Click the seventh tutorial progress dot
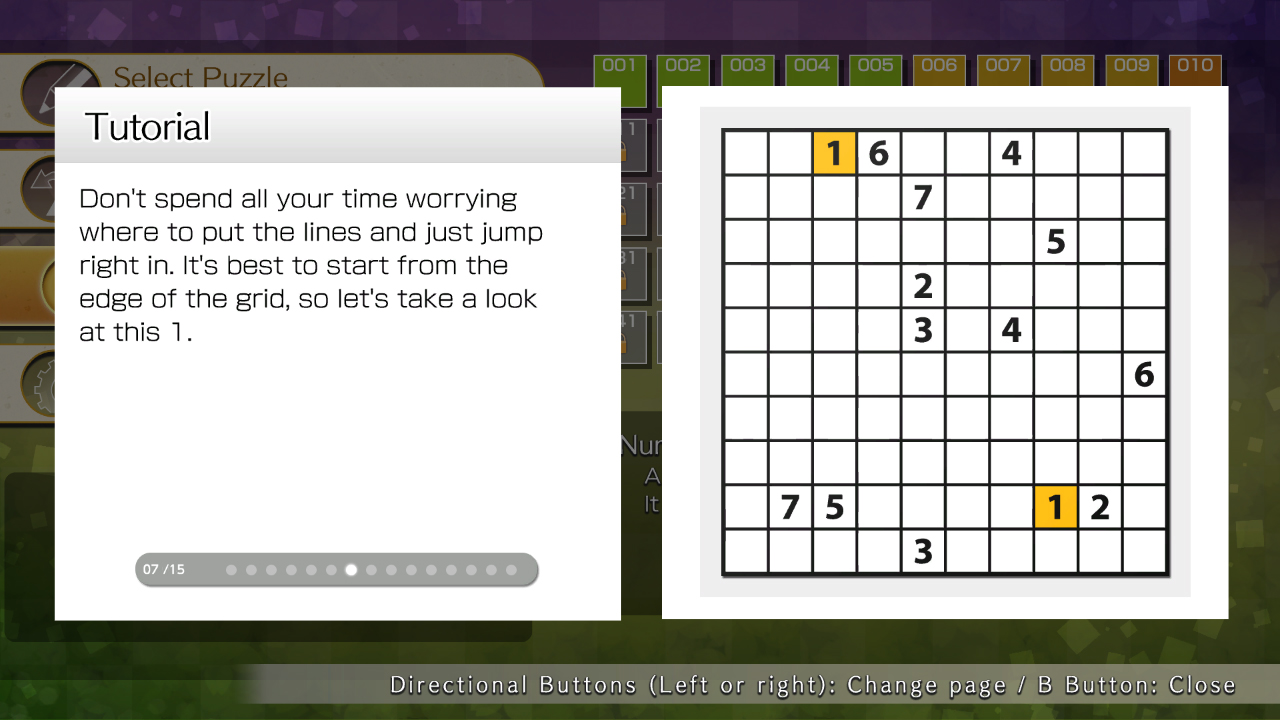The width and height of the screenshot is (1280, 720). coord(350,569)
